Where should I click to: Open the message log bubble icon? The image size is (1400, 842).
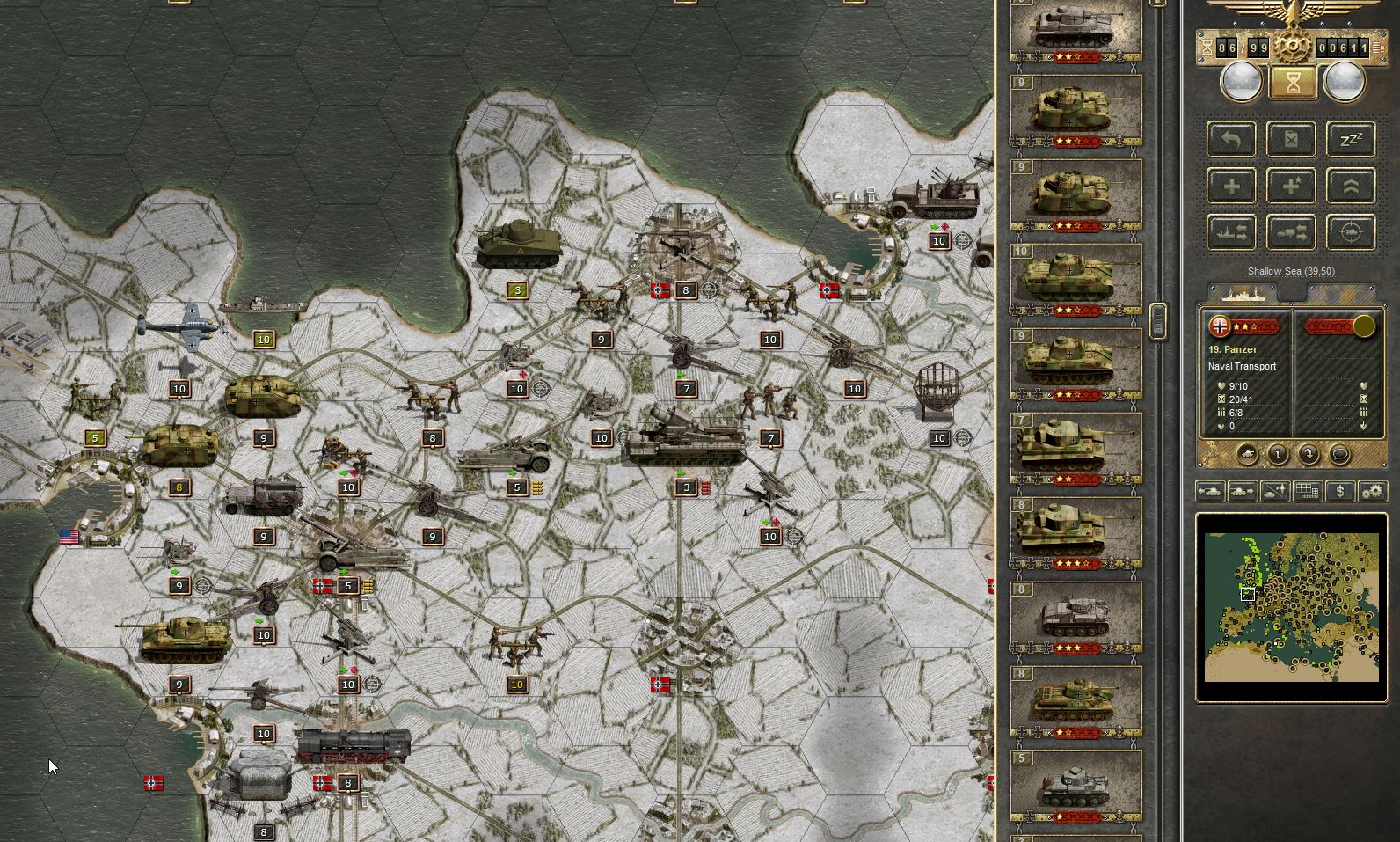pos(1339,455)
